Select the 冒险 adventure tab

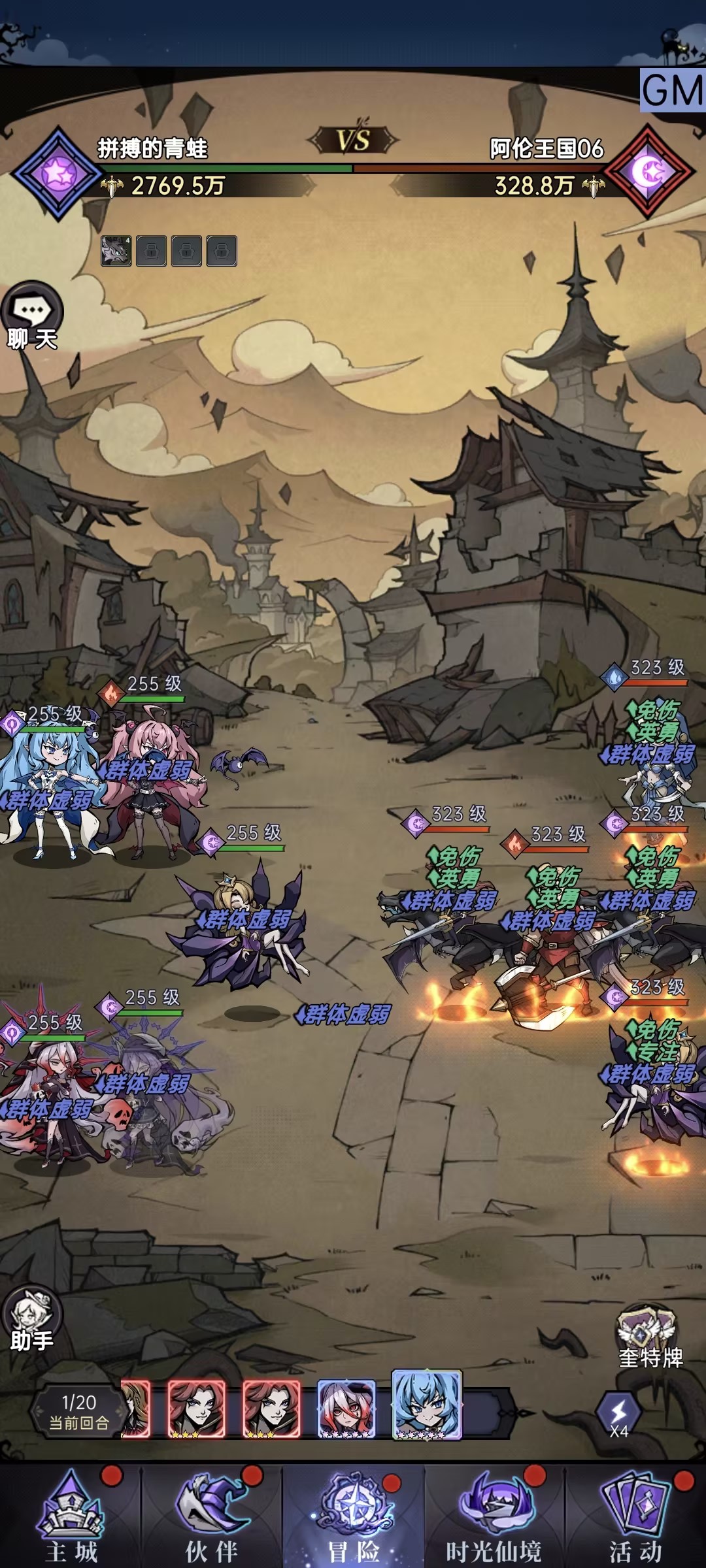[x=353, y=1517]
